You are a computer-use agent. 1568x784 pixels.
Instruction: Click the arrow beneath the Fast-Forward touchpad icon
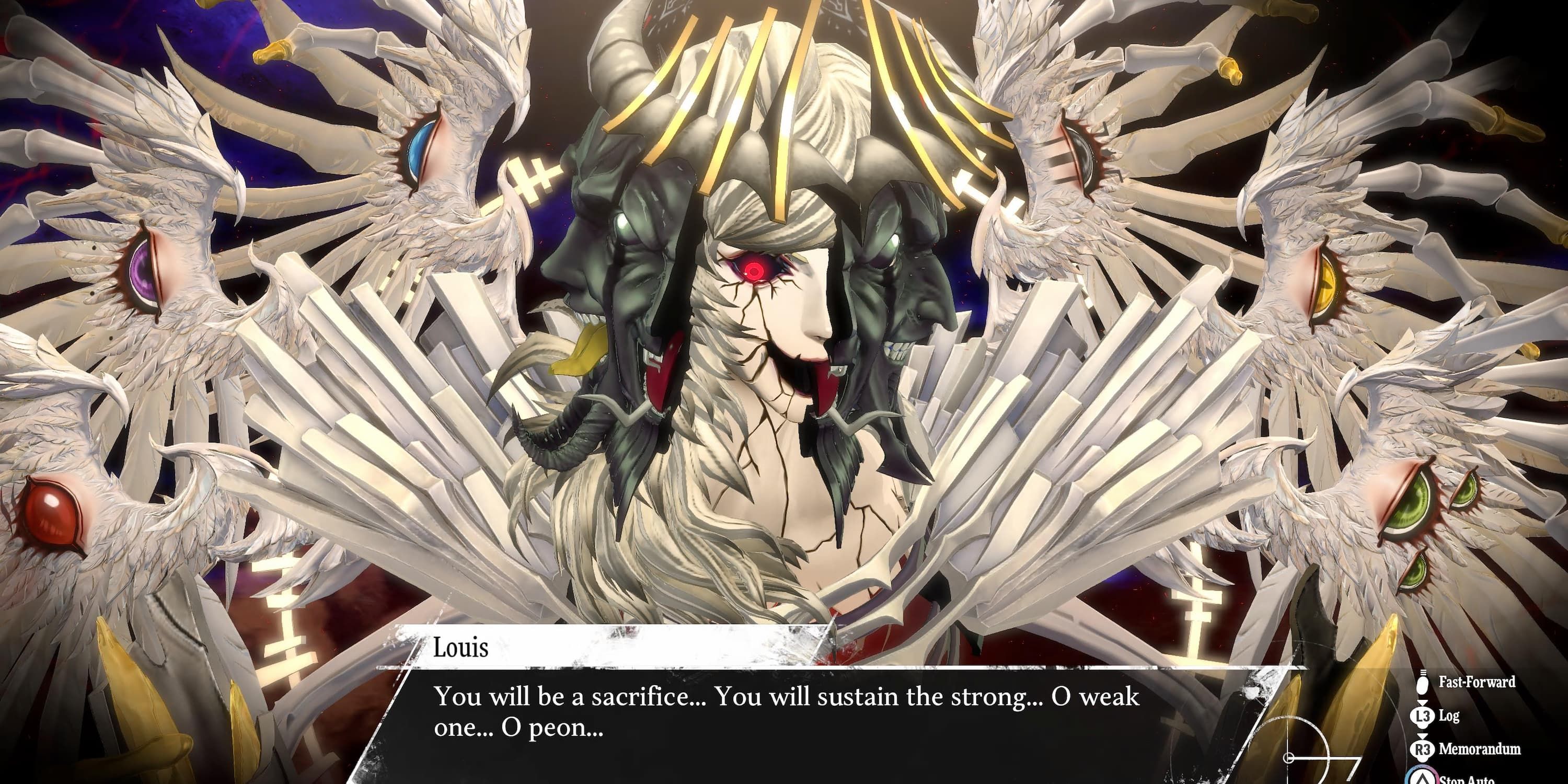1423,704
